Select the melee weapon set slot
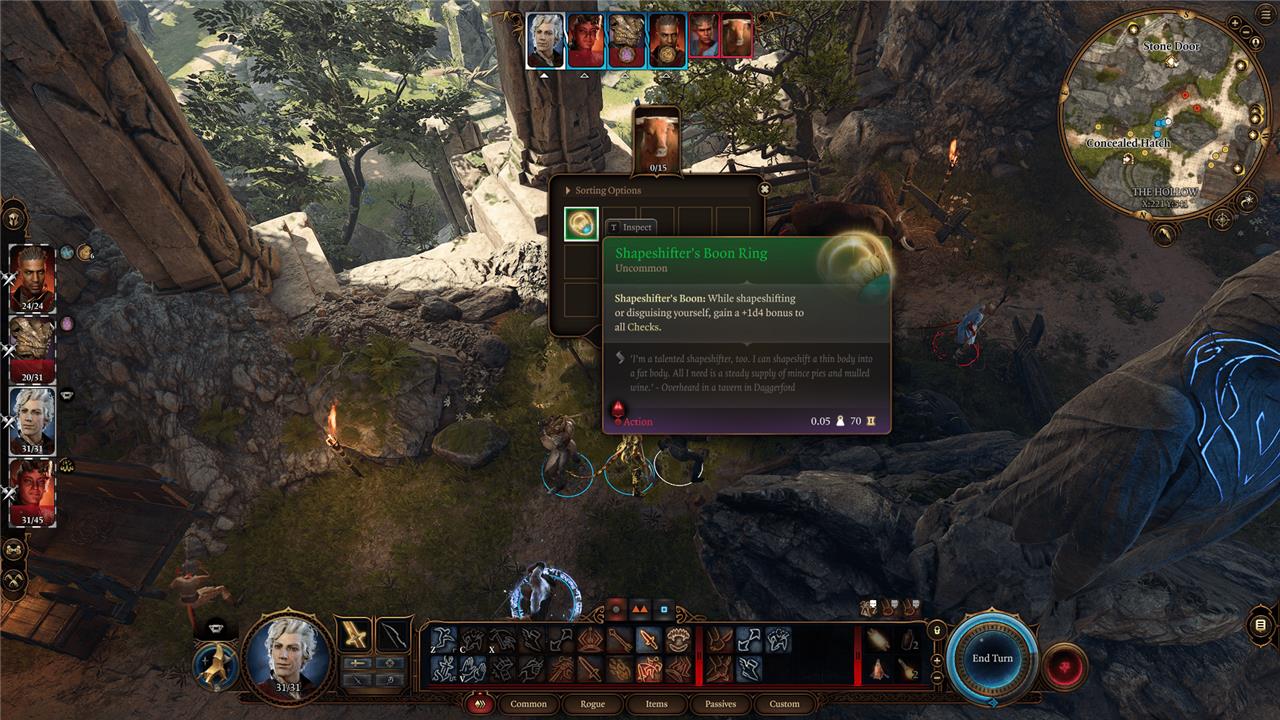Viewport: 1280px width, 720px height. click(x=353, y=634)
